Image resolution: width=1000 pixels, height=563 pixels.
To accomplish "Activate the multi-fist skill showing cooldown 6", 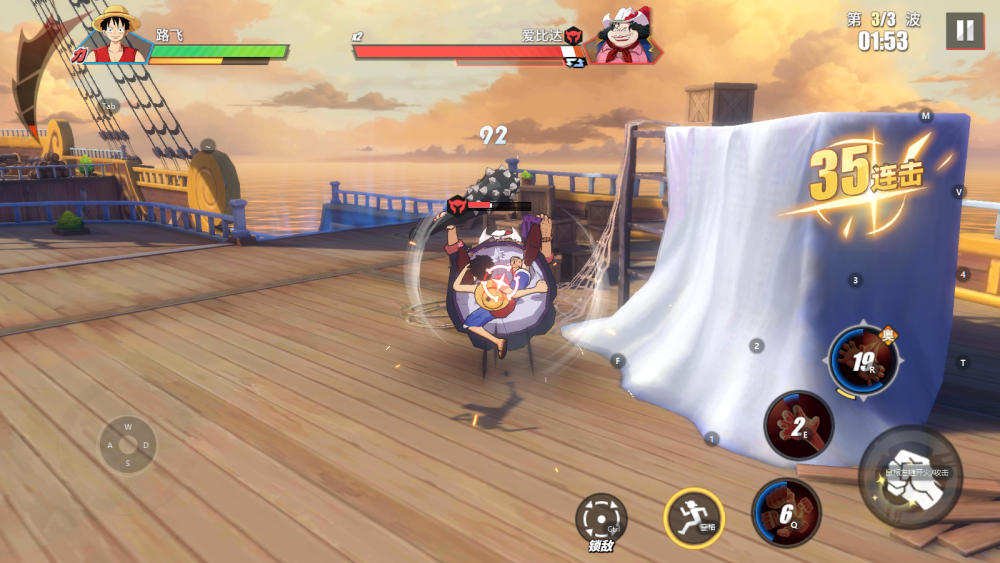I will (x=786, y=513).
